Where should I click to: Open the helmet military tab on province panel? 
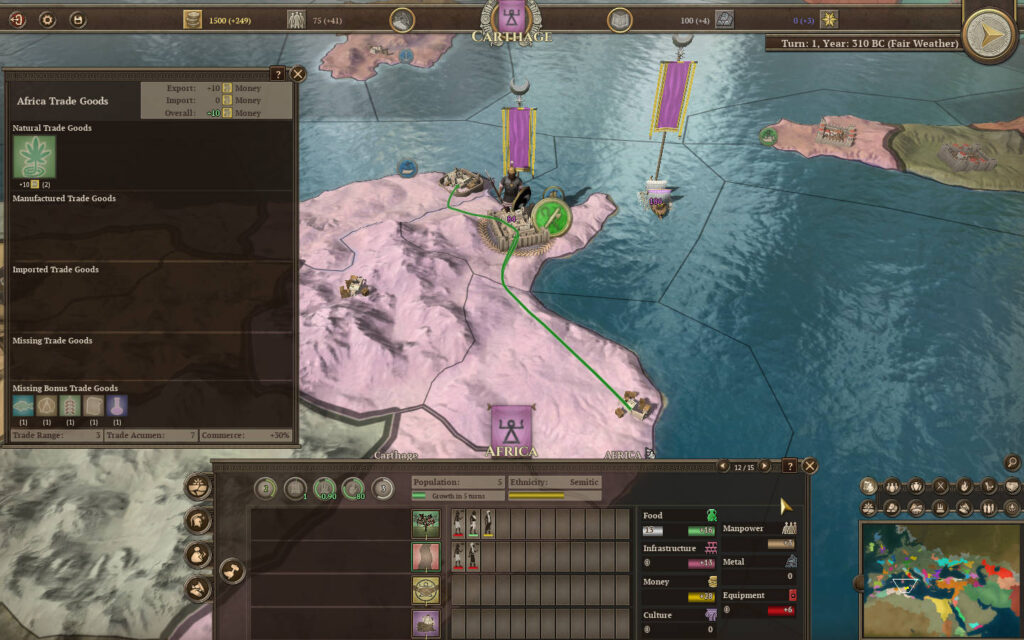[199, 521]
